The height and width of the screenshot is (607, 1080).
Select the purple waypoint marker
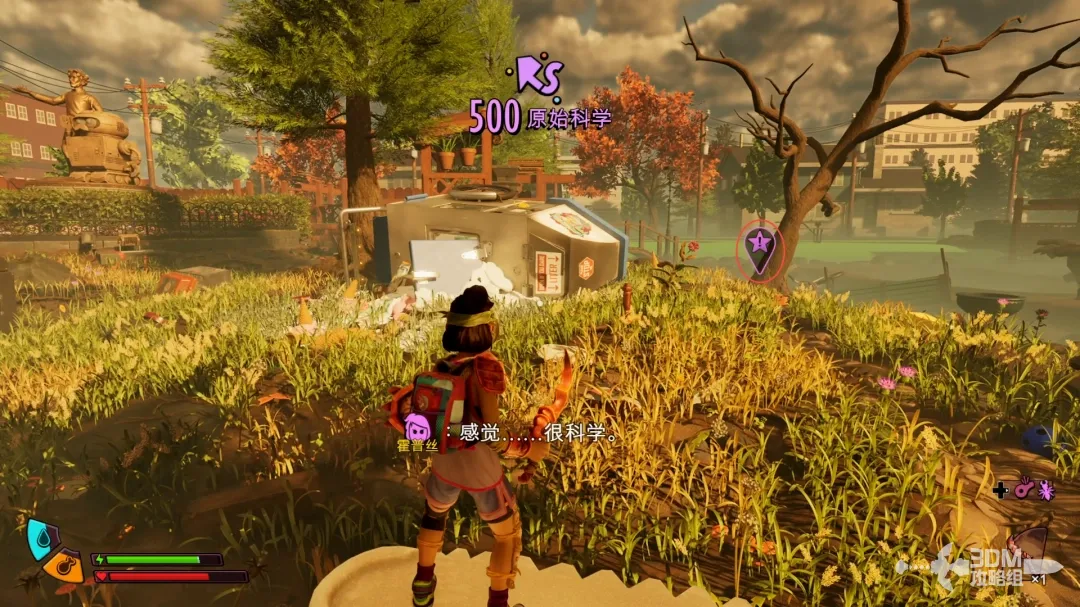[x=761, y=247]
